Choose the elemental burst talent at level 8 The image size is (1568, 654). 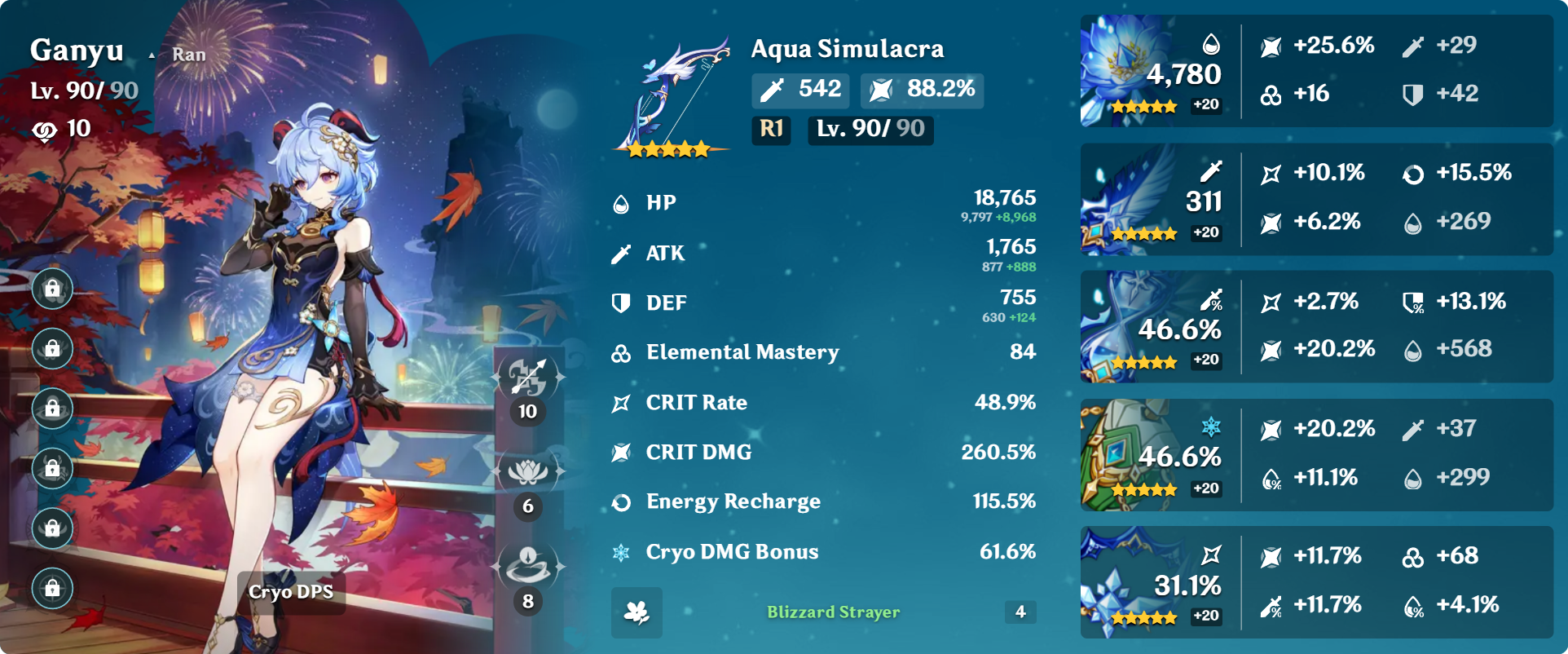528,566
